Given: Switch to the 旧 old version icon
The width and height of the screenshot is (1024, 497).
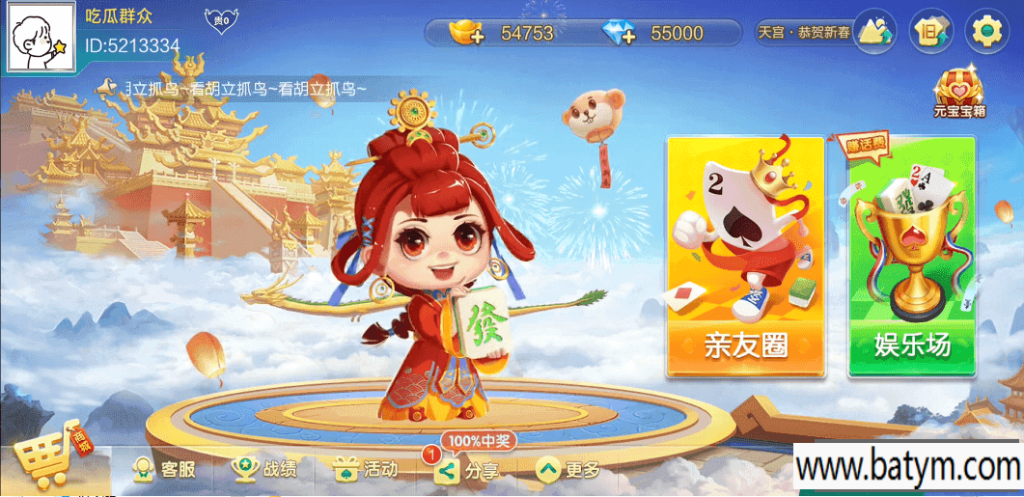Looking at the screenshot, I should click(930, 32).
